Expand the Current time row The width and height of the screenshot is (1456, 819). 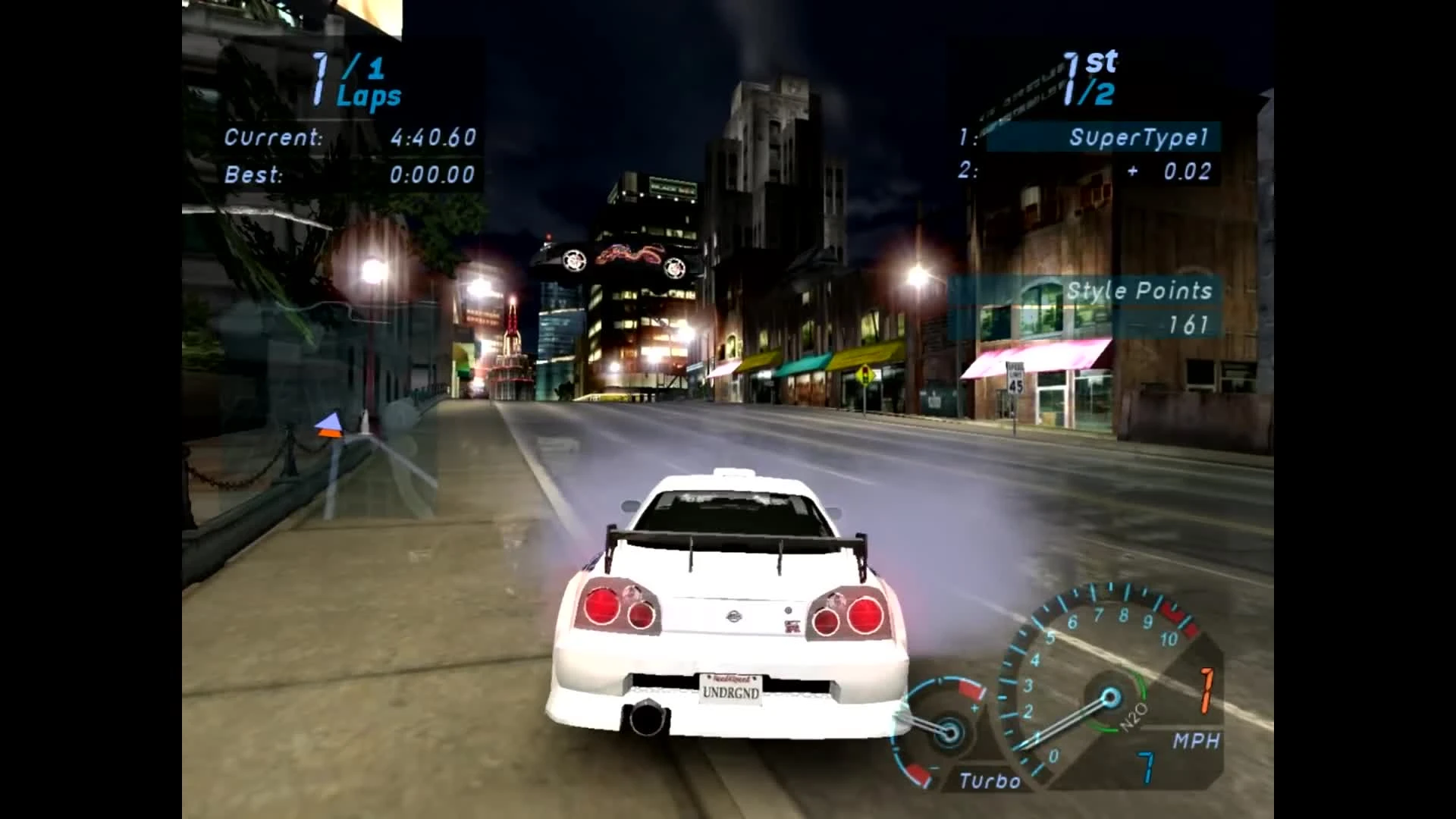tap(349, 138)
